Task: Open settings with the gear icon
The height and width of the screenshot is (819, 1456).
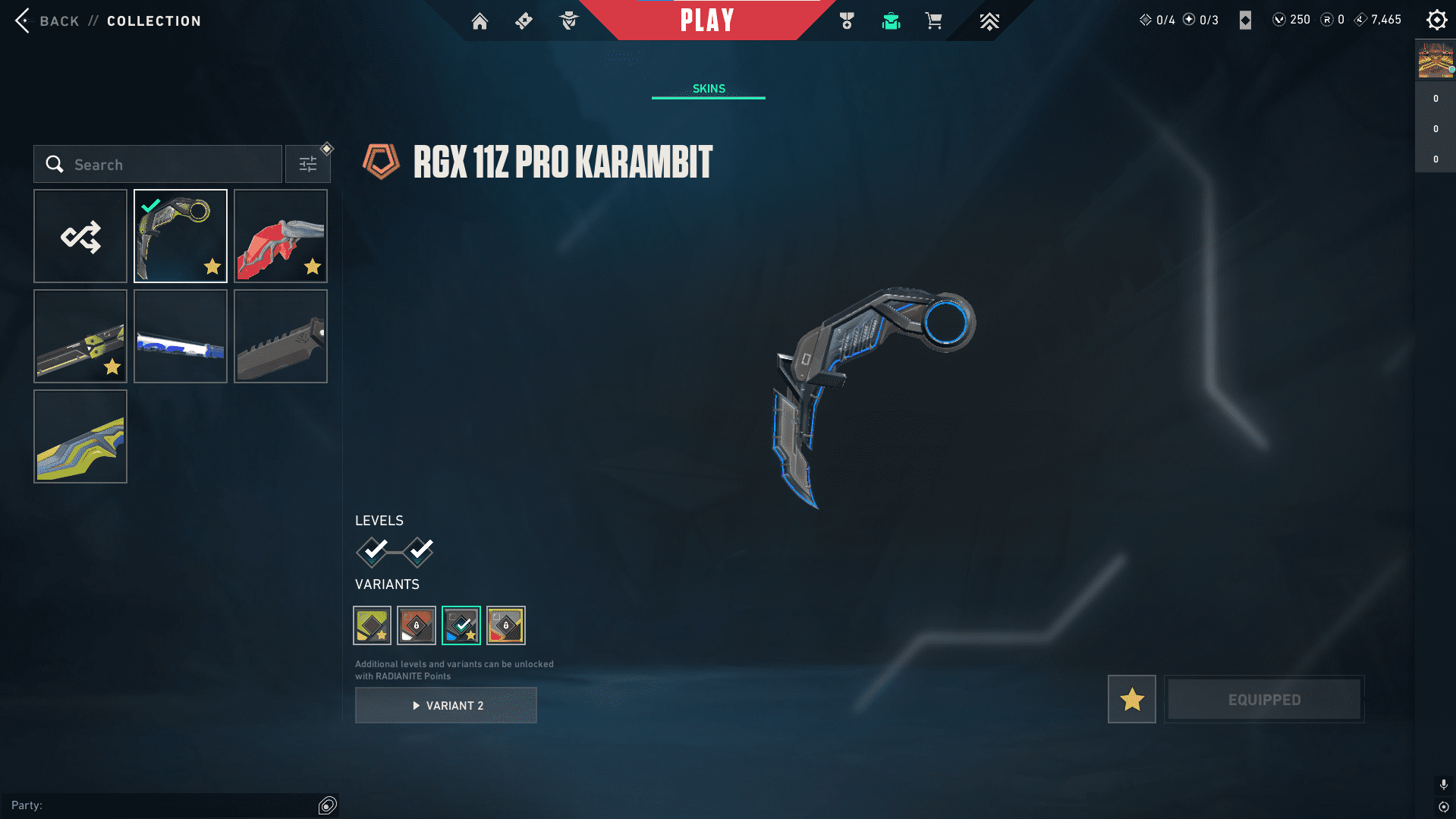Action: pyautogui.click(x=1436, y=20)
